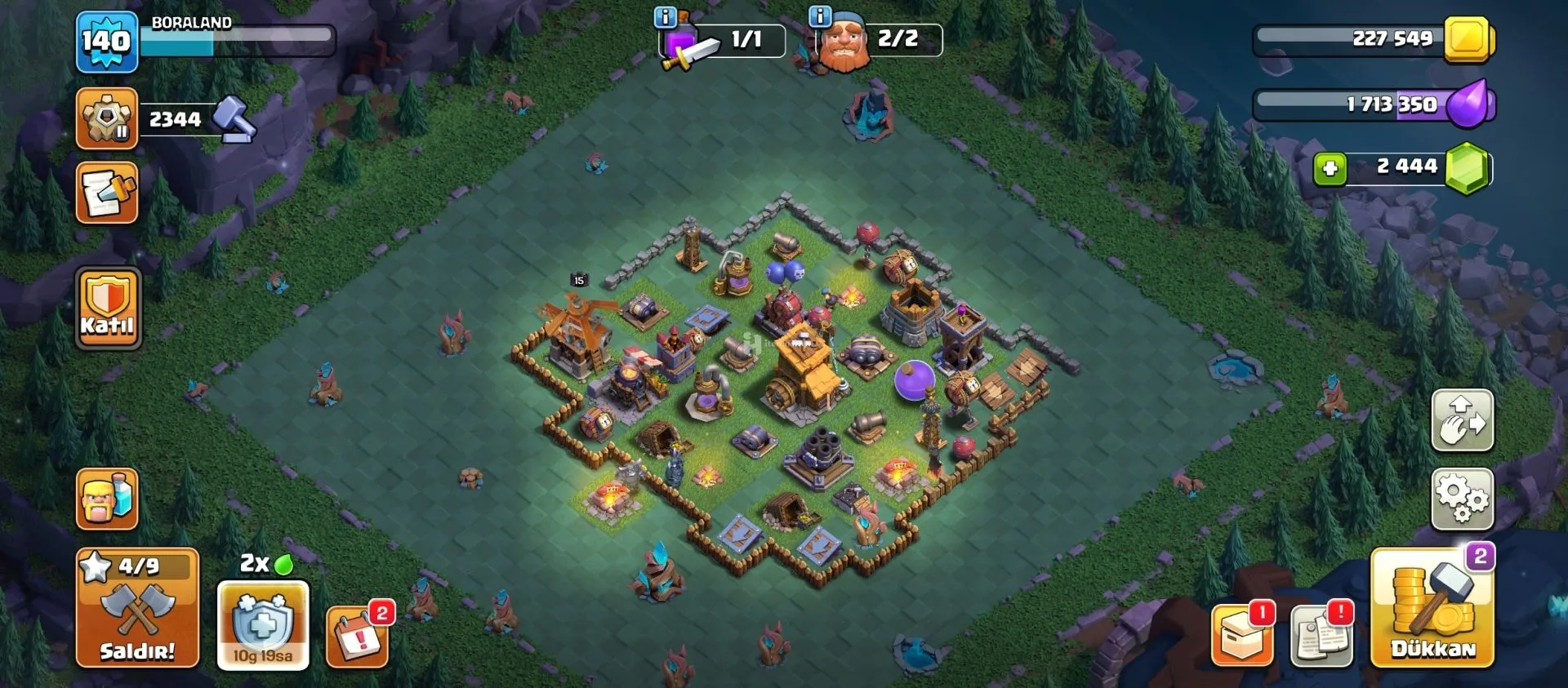Viewport: 1568px width, 688px height.
Task: Open the barbarian and elixir army button
Action: [107, 499]
